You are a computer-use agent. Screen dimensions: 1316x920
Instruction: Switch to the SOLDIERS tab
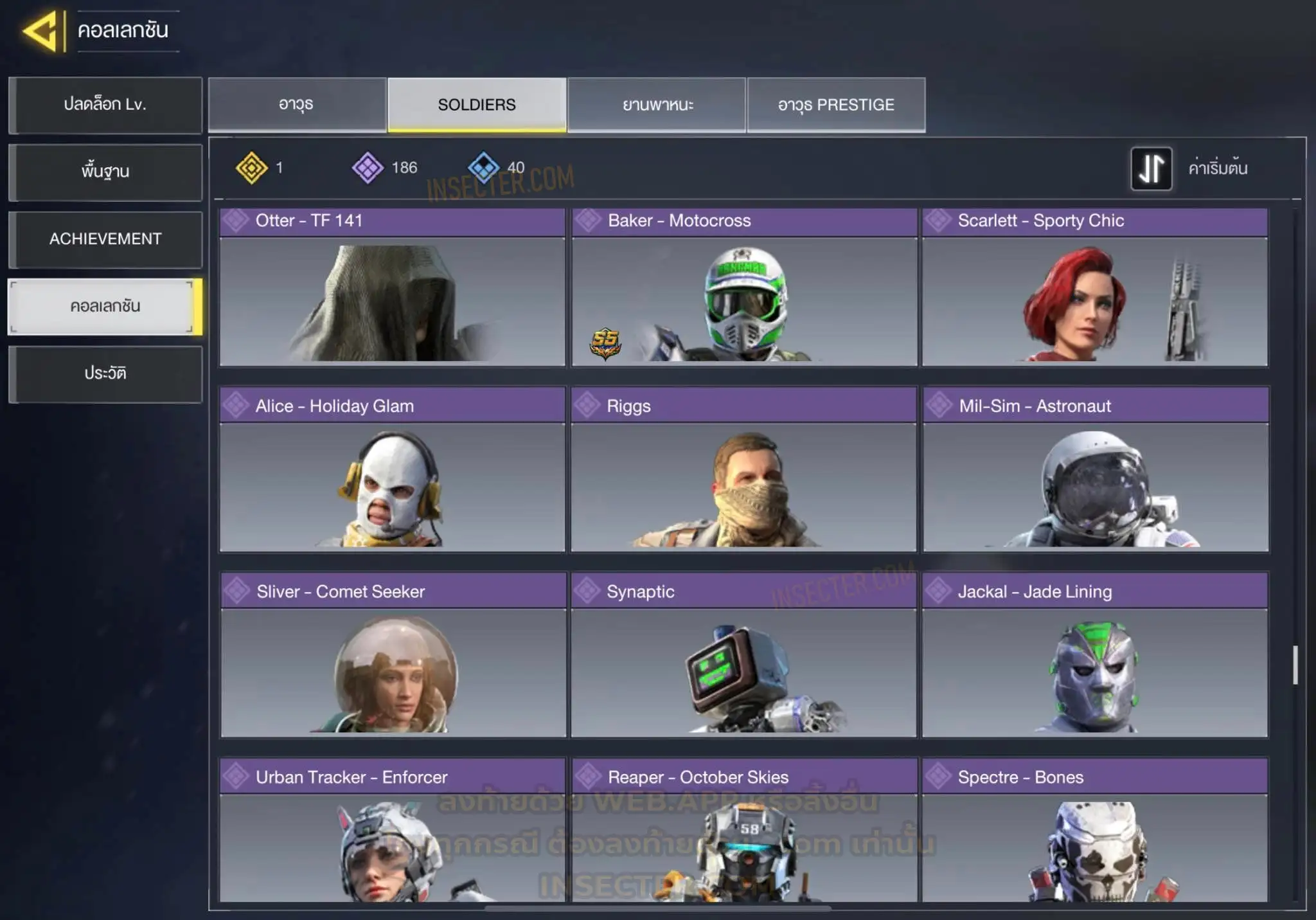click(477, 105)
